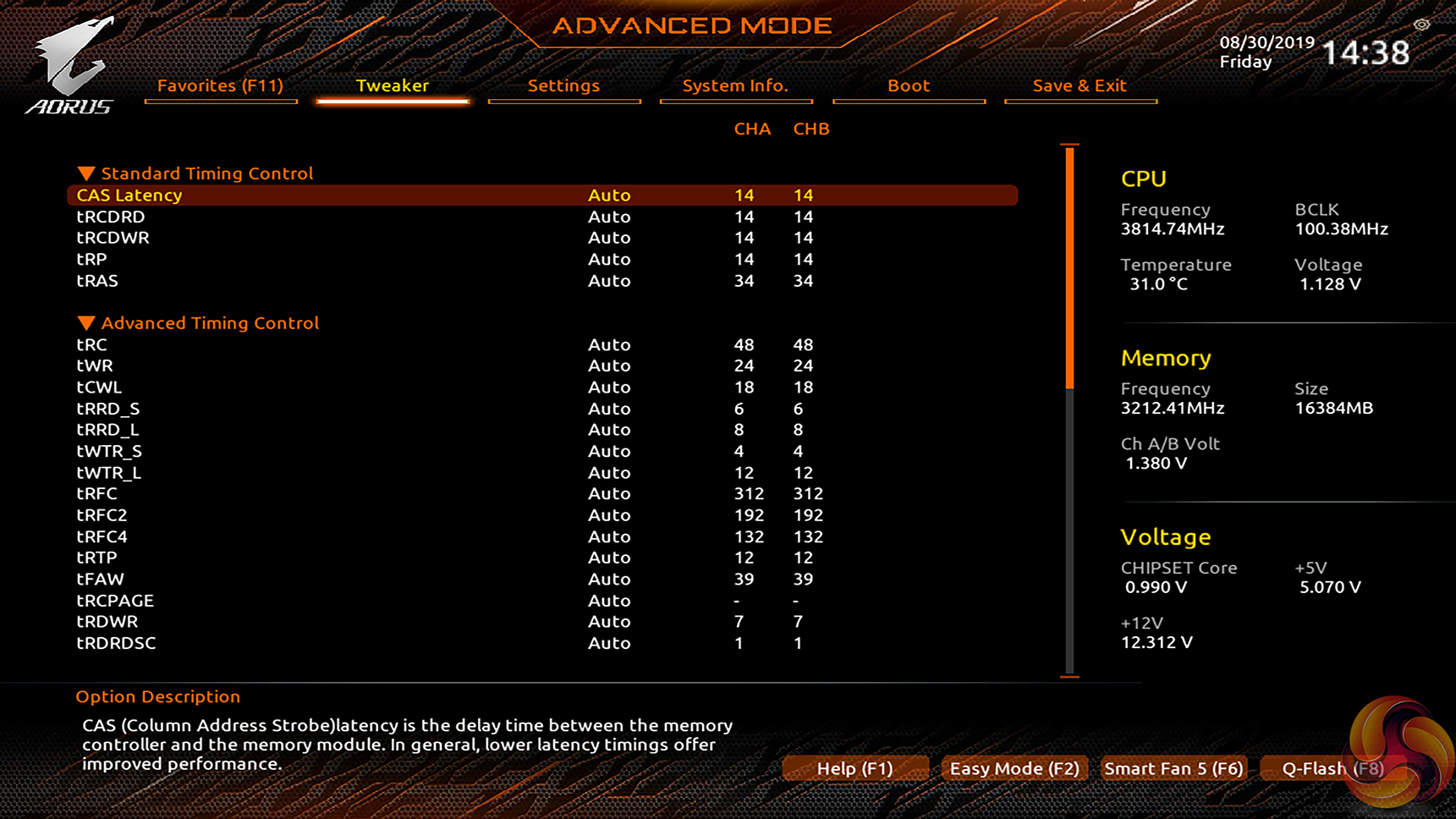This screenshot has height=819, width=1456.
Task: Select the Boot tab
Action: click(x=909, y=85)
